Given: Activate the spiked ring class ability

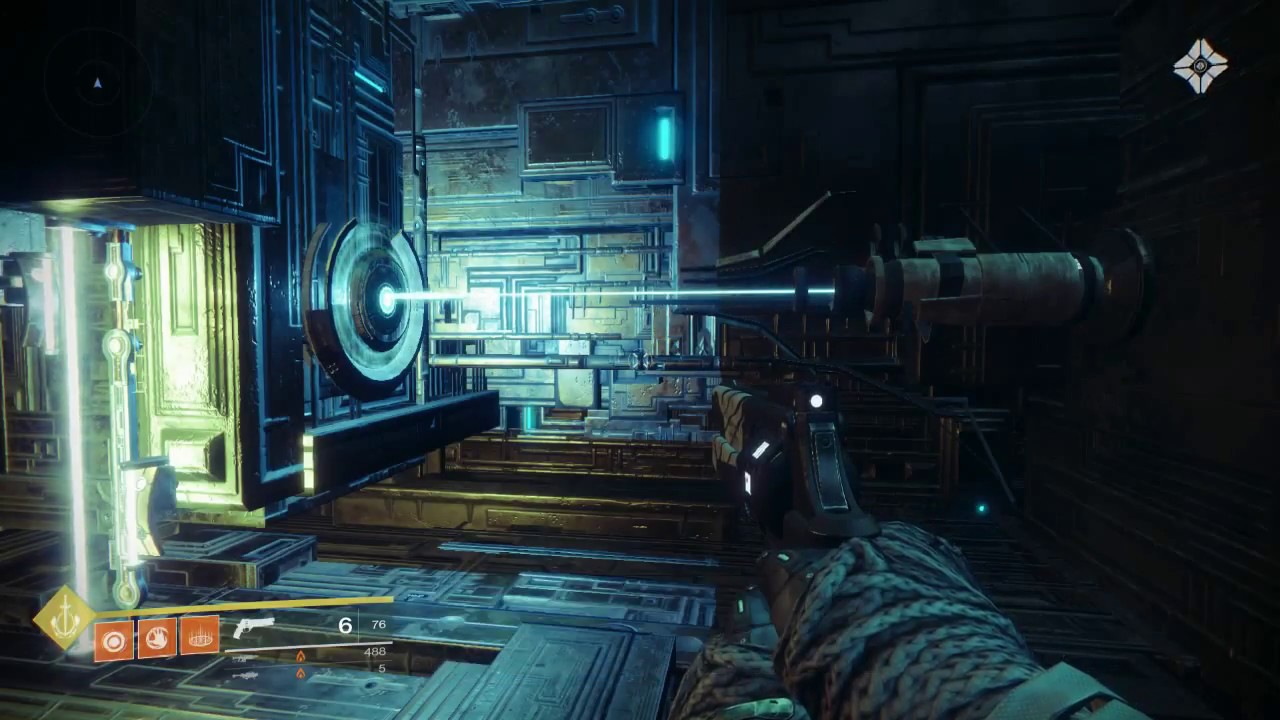Looking at the screenshot, I should tap(200, 636).
